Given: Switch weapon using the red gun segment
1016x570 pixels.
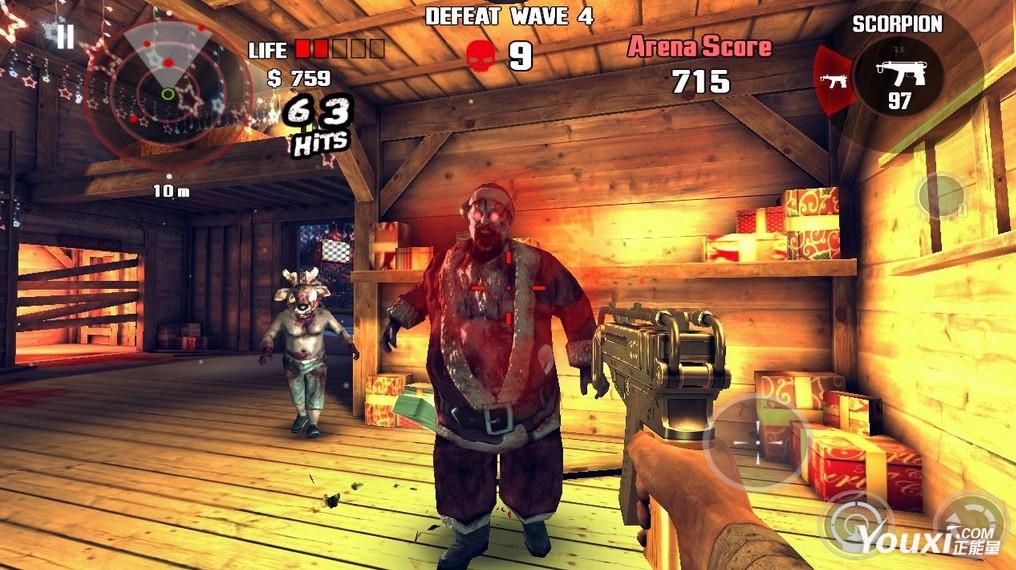Looking at the screenshot, I should 832,80.
